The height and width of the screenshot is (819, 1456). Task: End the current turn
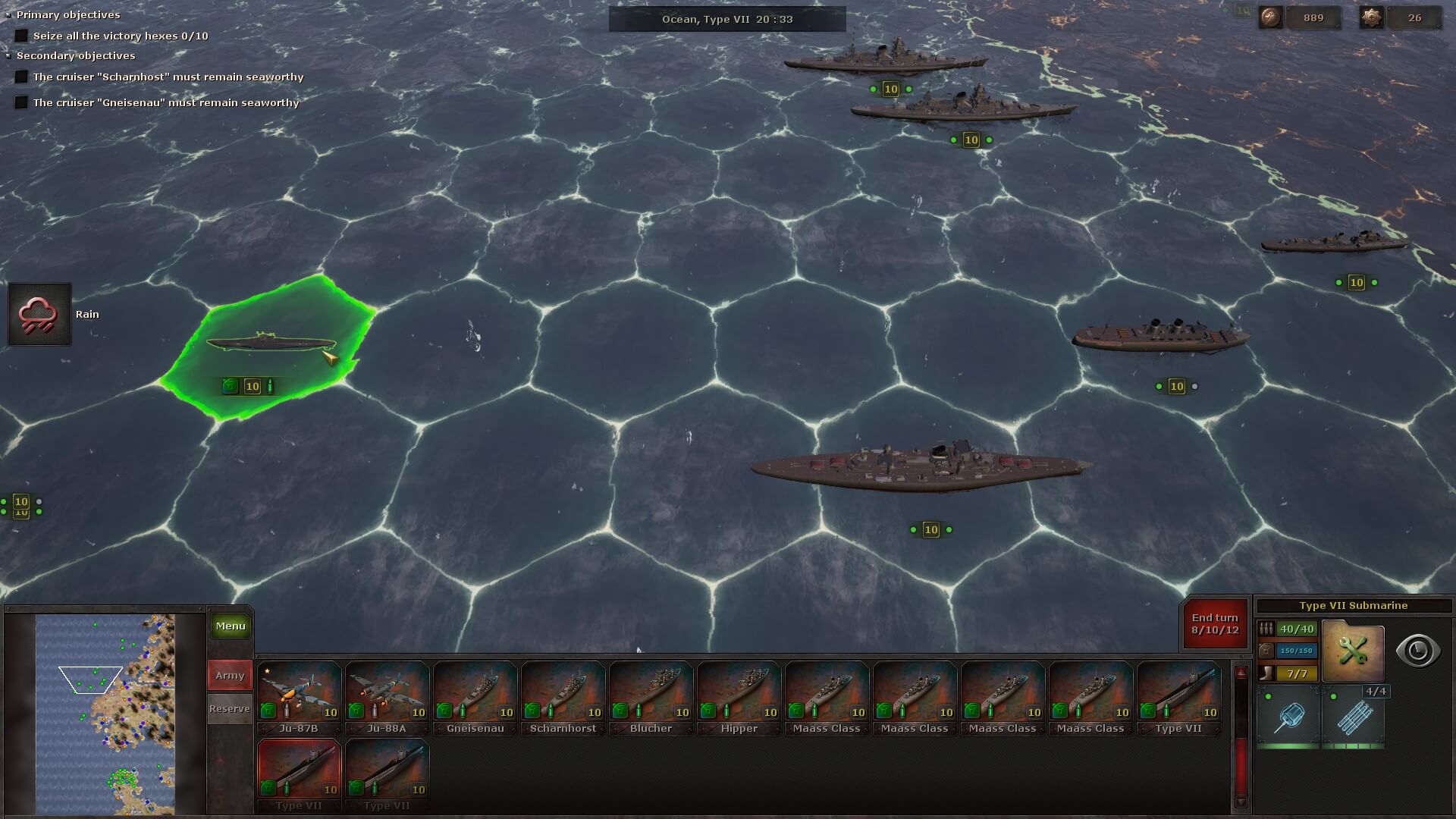1214,624
